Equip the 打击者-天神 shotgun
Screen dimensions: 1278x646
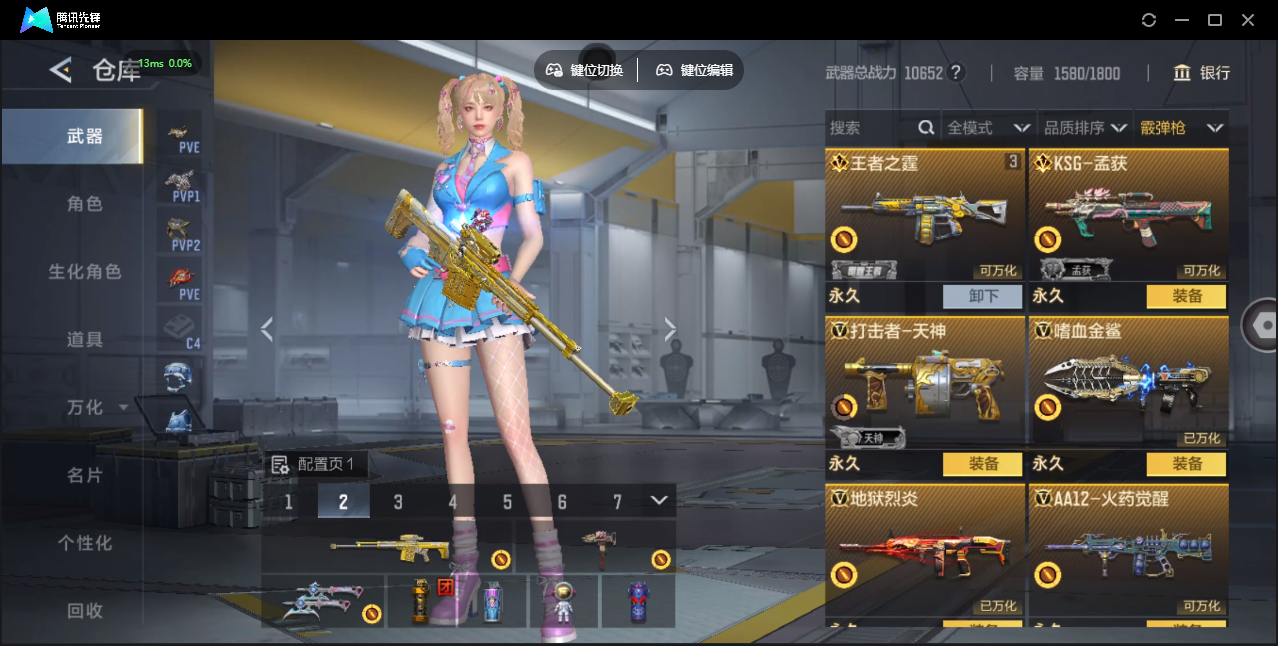click(982, 464)
